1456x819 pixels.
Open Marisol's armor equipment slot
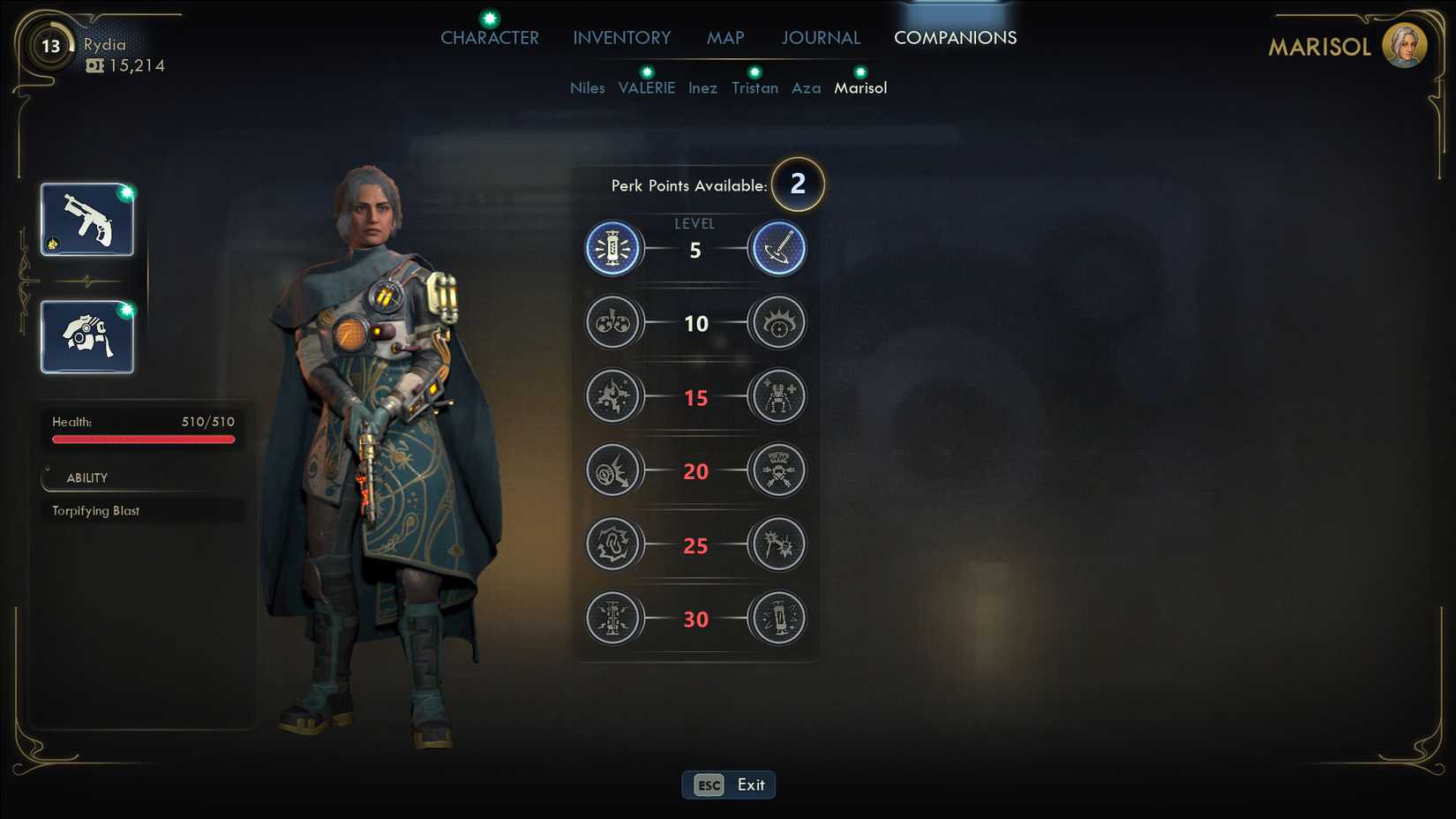click(87, 337)
